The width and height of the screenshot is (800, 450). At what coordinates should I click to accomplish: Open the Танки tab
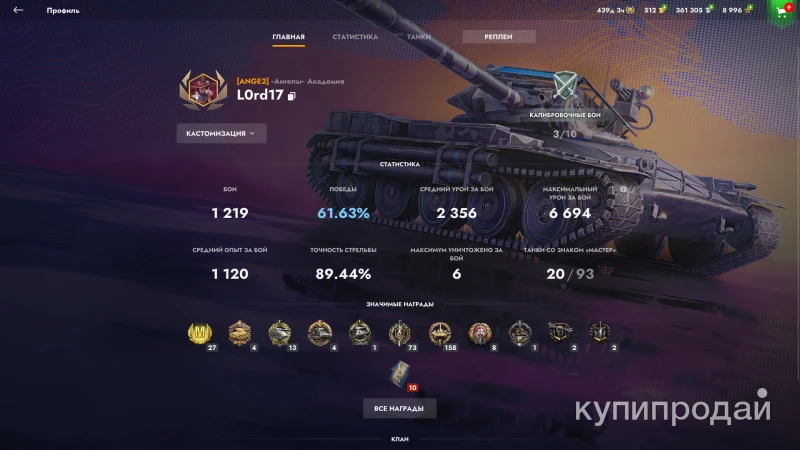click(419, 37)
